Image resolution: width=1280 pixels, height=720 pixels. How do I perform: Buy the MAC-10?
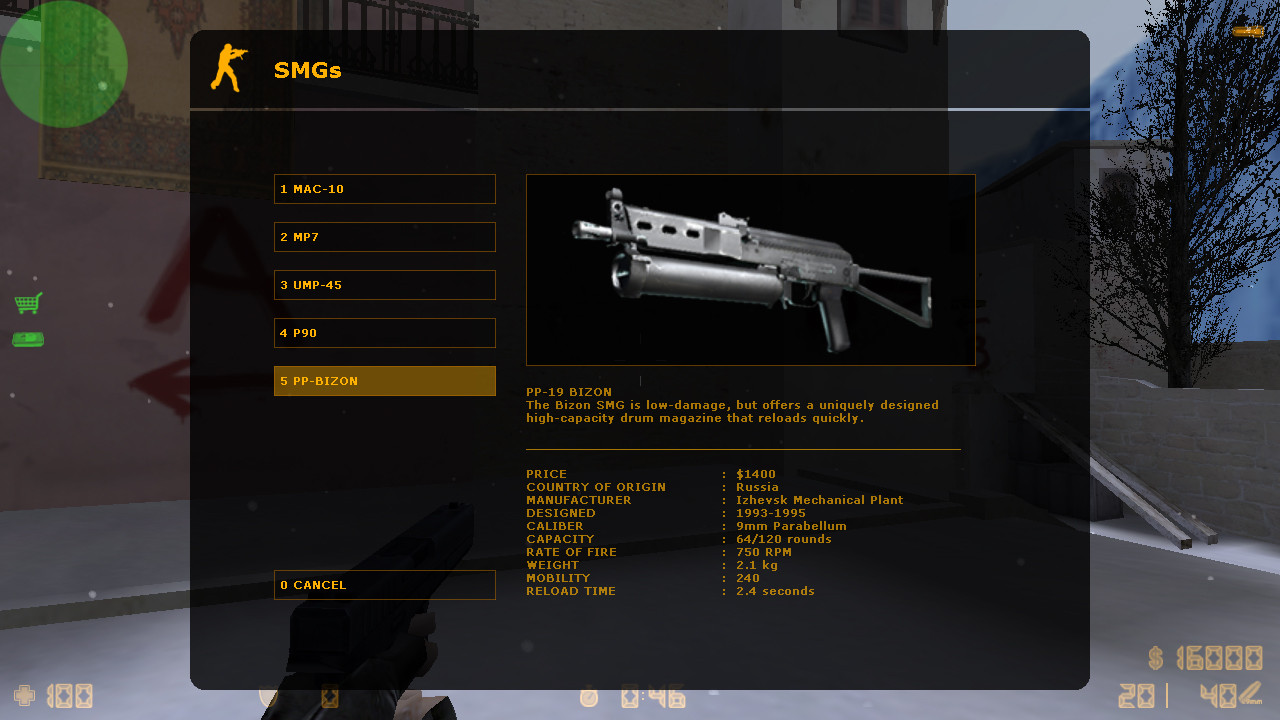click(384, 189)
